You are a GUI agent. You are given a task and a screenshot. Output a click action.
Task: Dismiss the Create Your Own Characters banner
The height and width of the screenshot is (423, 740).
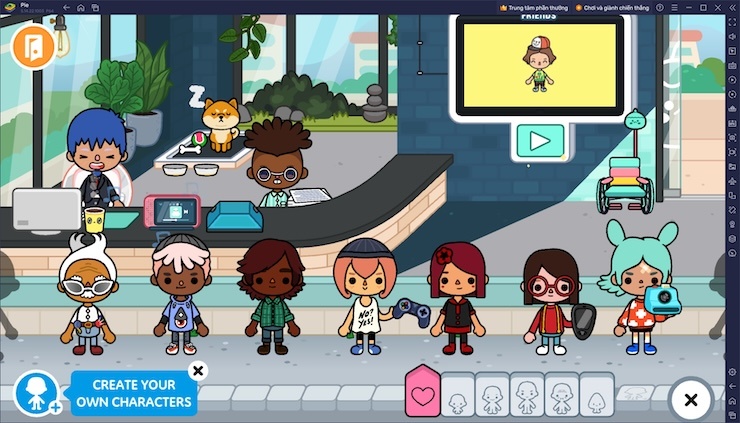(198, 371)
